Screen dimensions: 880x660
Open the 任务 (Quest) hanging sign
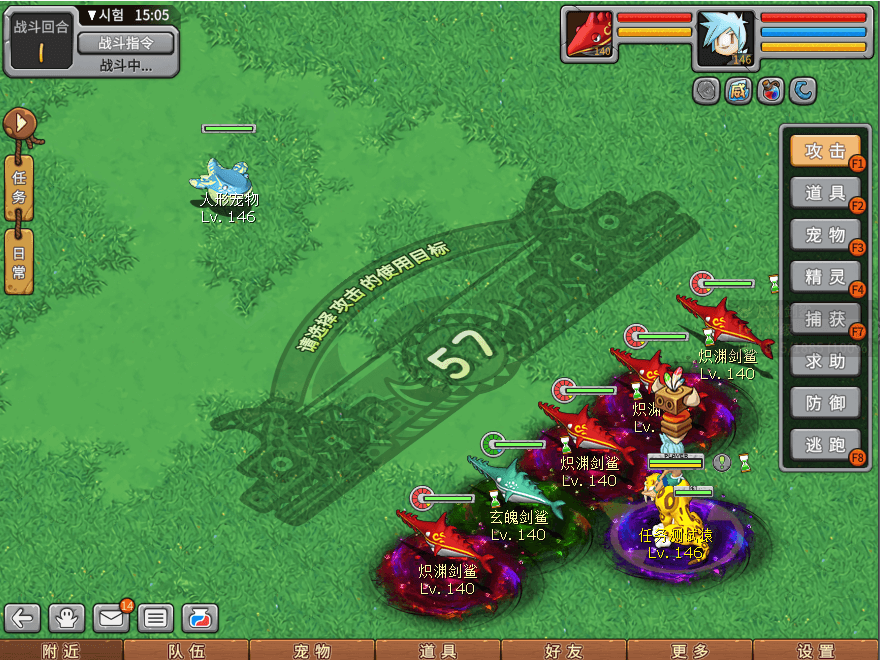(19, 187)
